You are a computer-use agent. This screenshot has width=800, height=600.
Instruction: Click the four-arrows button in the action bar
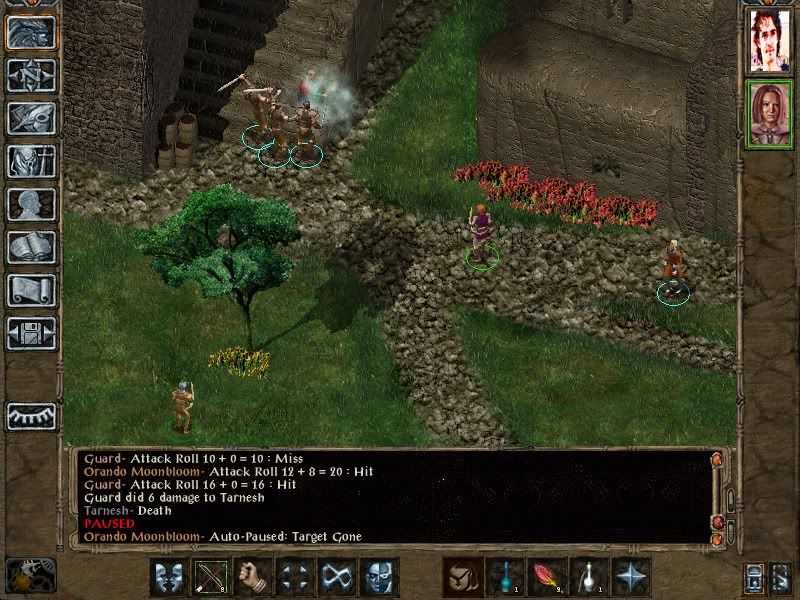(x=295, y=577)
